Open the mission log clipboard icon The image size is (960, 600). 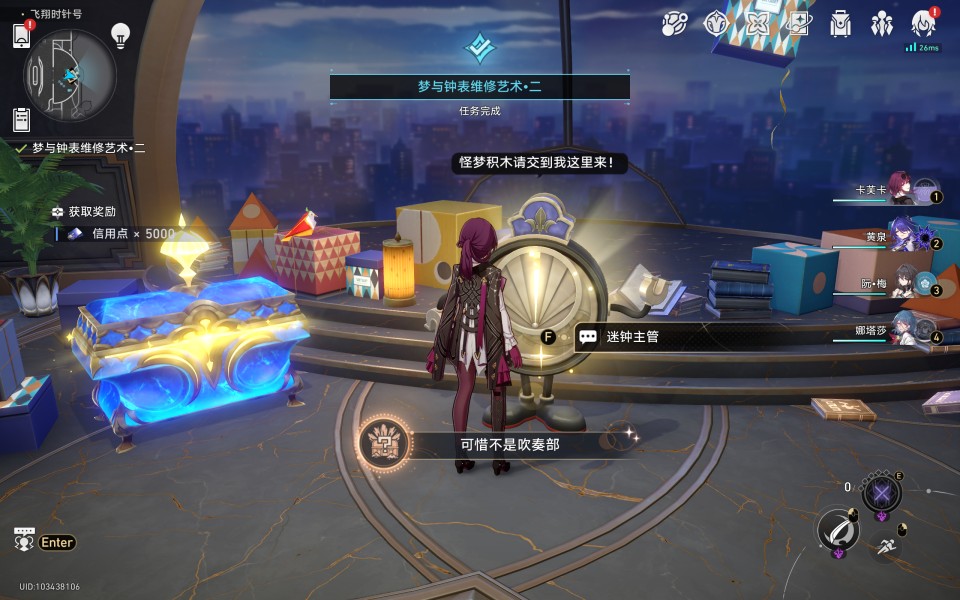(x=21, y=119)
